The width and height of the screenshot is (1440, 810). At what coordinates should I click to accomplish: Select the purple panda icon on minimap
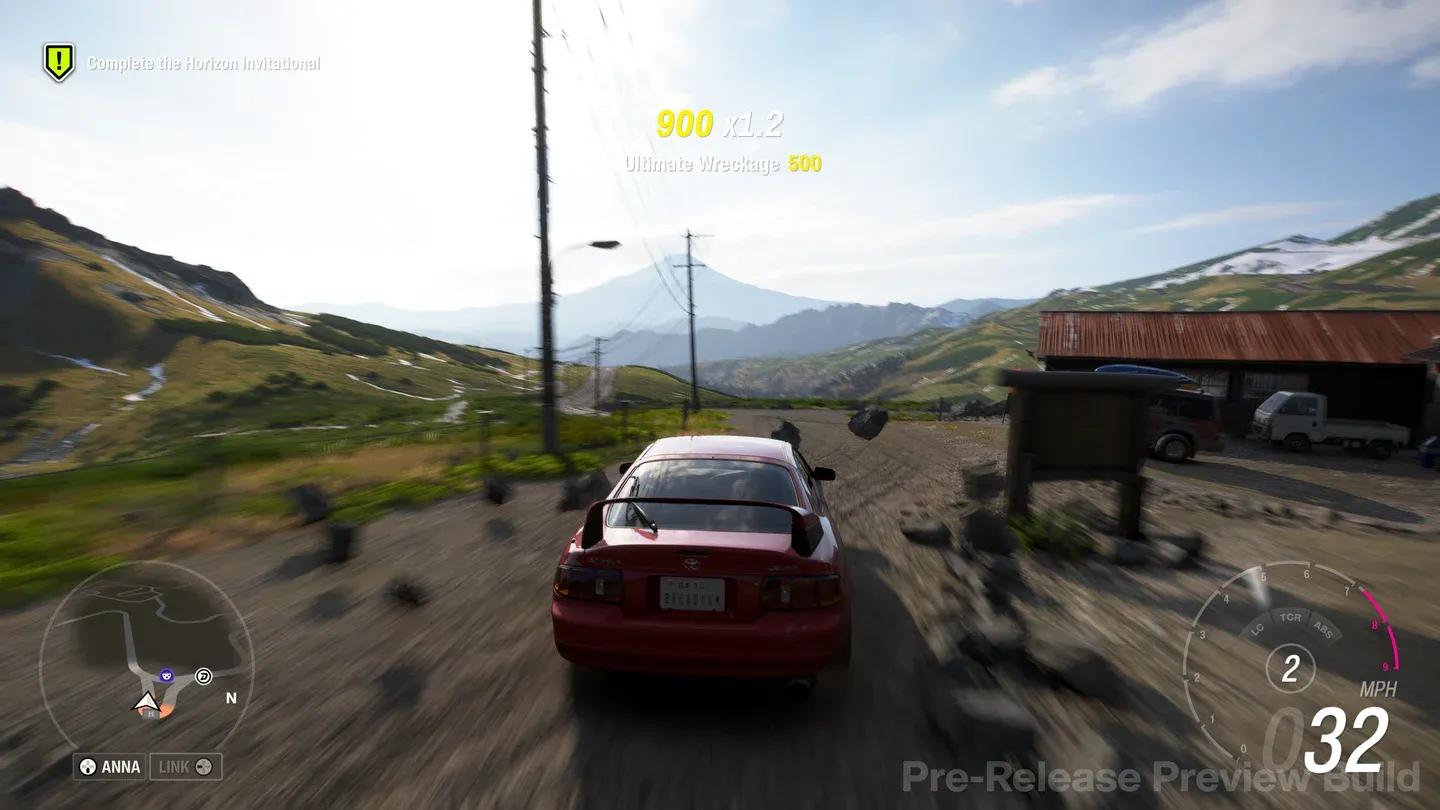[x=167, y=676]
